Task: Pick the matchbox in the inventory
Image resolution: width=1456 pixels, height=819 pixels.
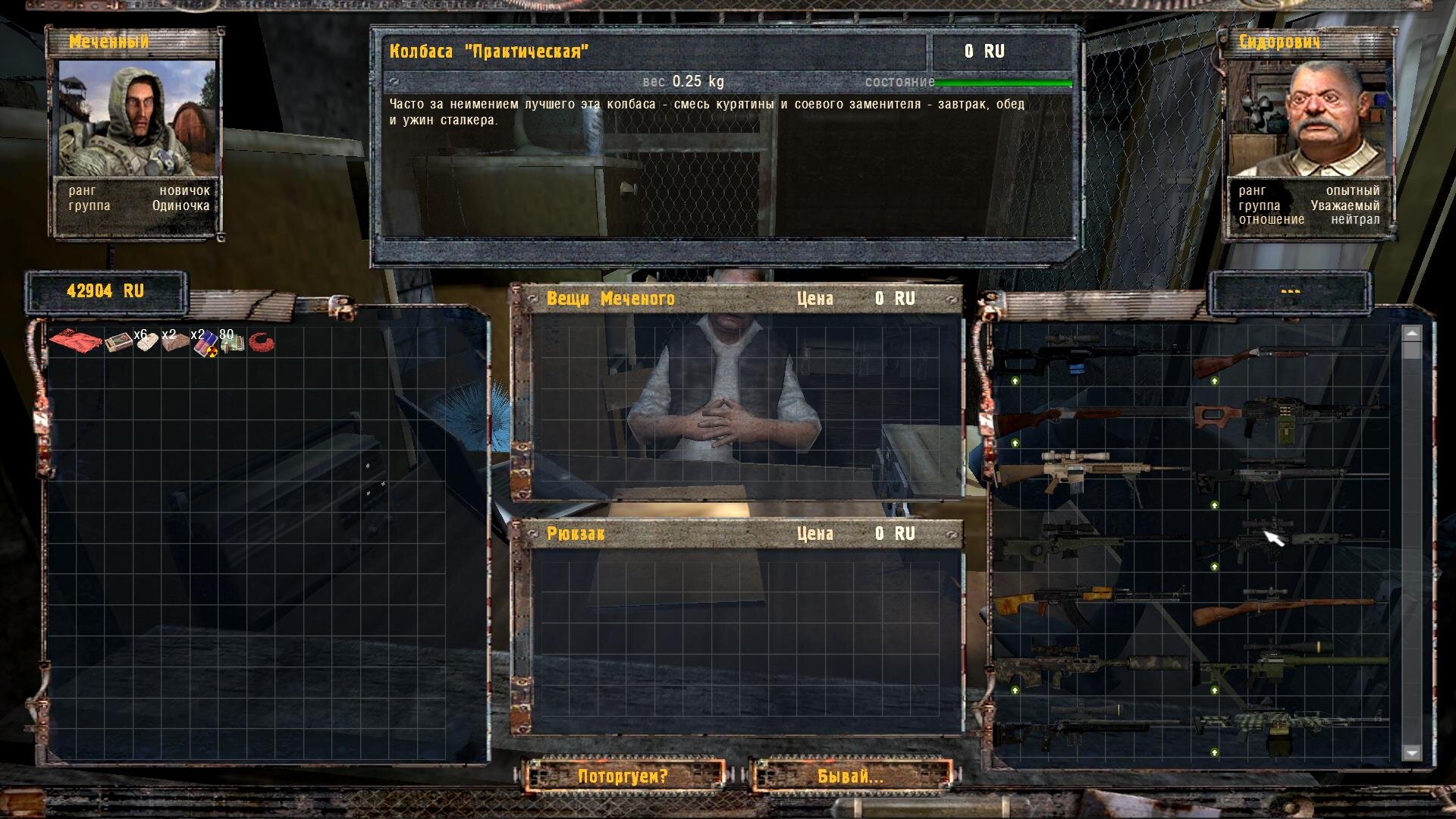Action: 118,344
